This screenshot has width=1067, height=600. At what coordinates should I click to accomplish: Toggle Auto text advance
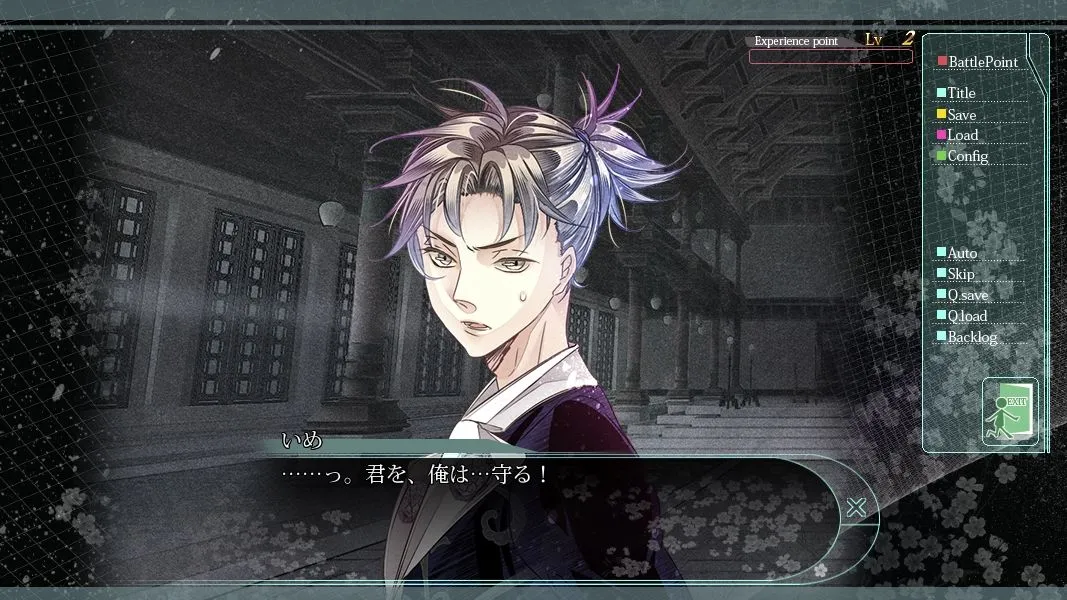962,253
